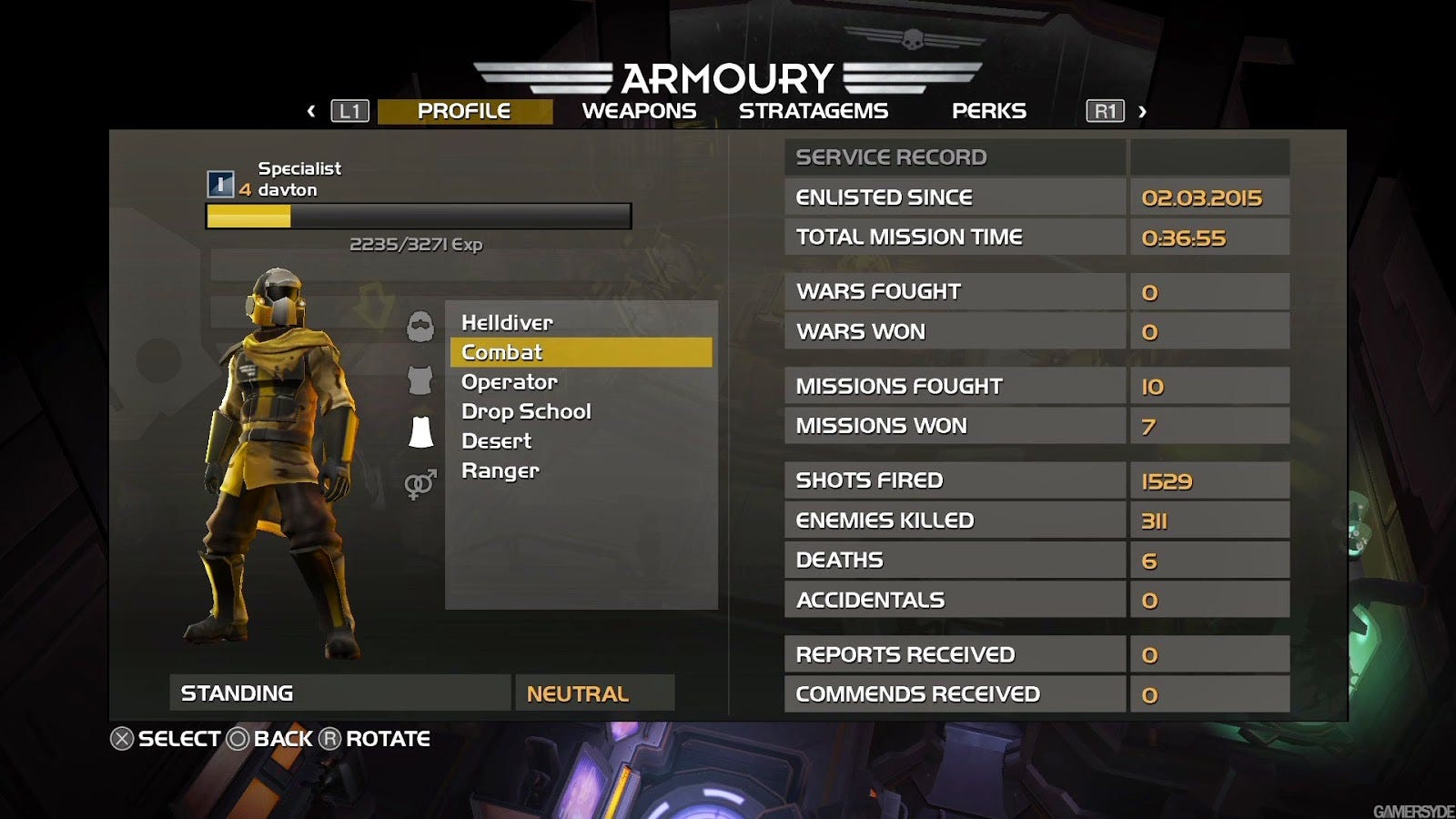
Task: Select the Desert armor entry
Action: [496, 441]
